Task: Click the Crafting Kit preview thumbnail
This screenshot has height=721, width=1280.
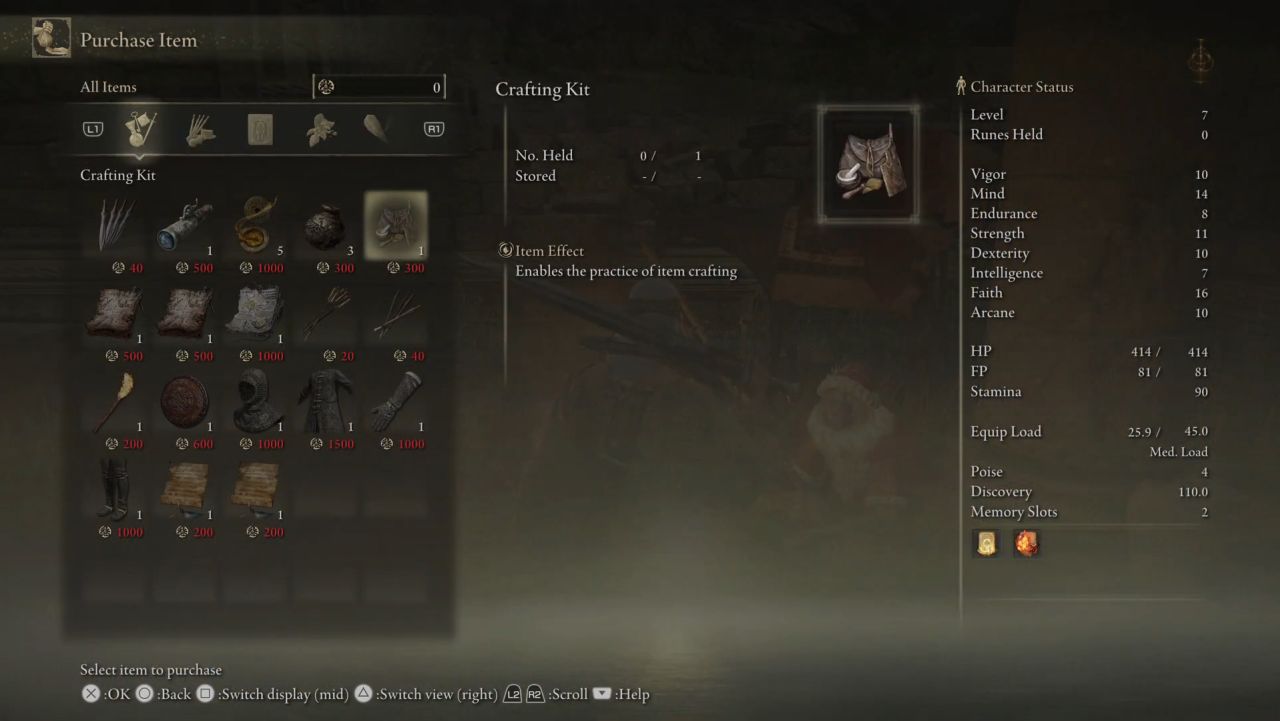Action: click(x=867, y=163)
